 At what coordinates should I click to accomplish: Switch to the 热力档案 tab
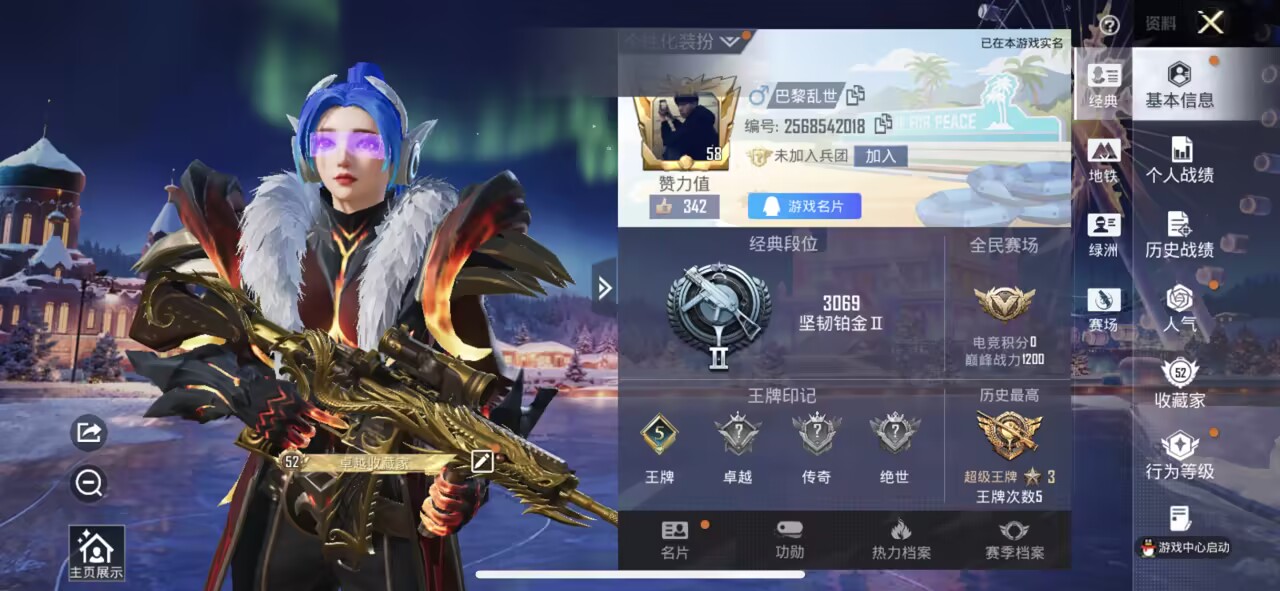[900, 539]
